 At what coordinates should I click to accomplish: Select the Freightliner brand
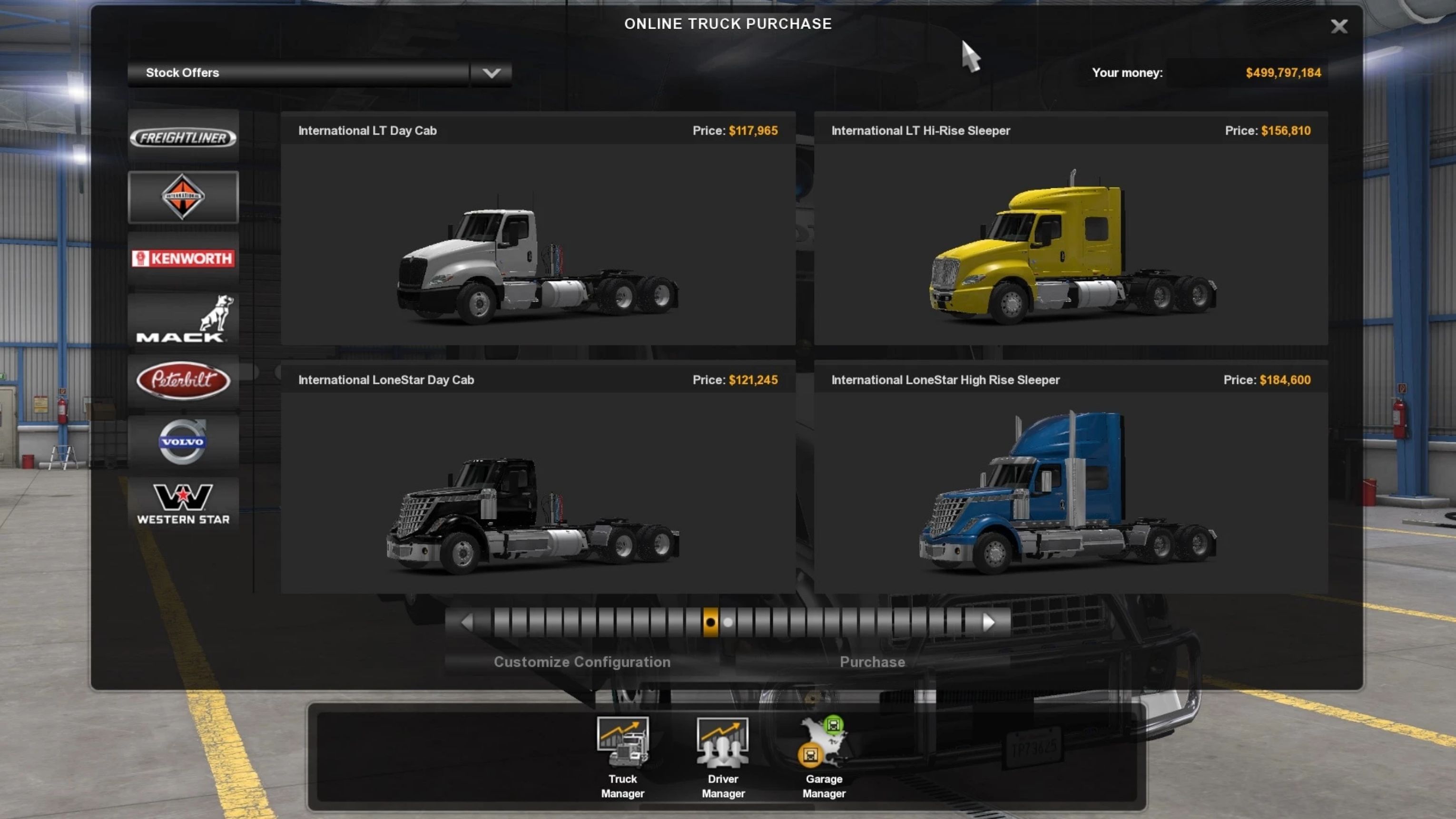point(183,137)
